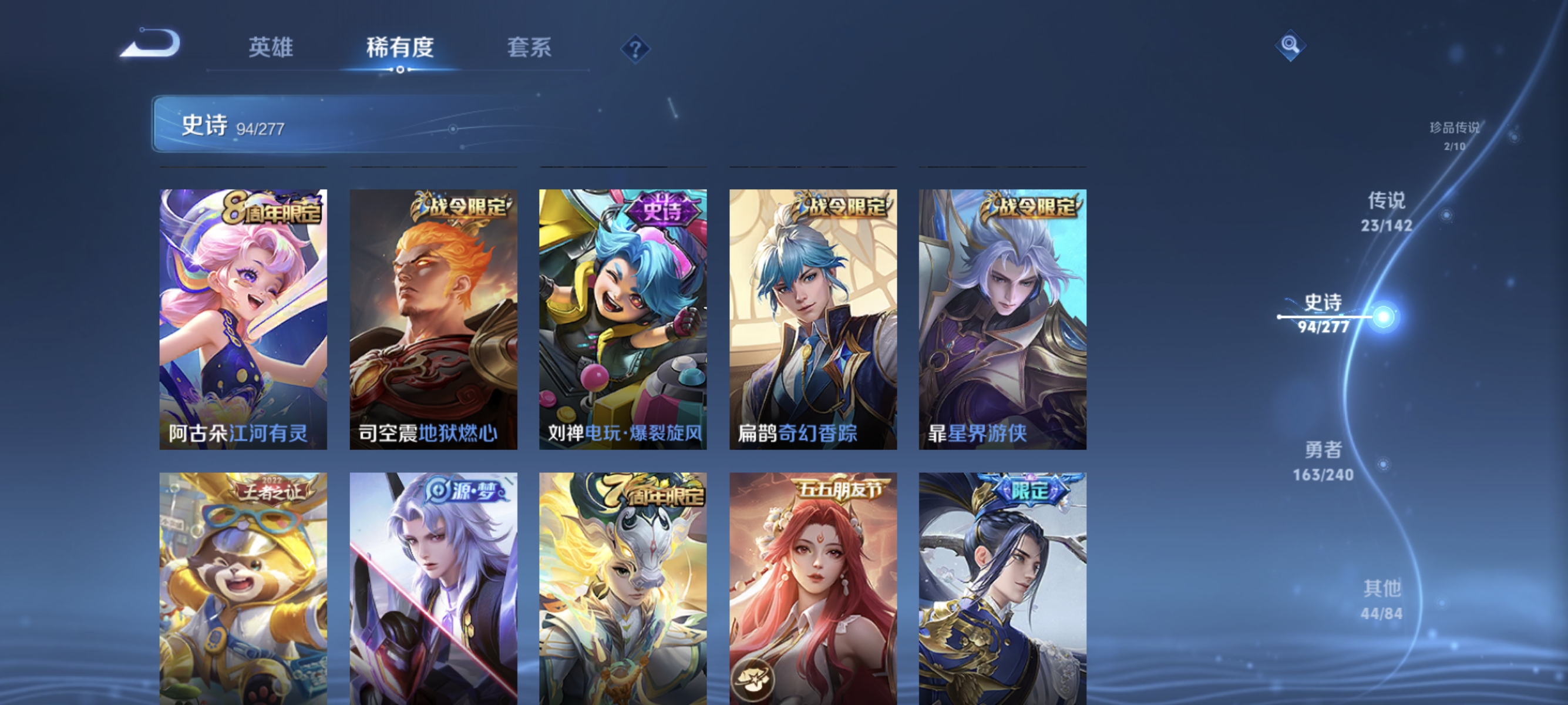Switch to the 英雄 tab
This screenshot has height=705, width=1568.
pyautogui.click(x=270, y=48)
